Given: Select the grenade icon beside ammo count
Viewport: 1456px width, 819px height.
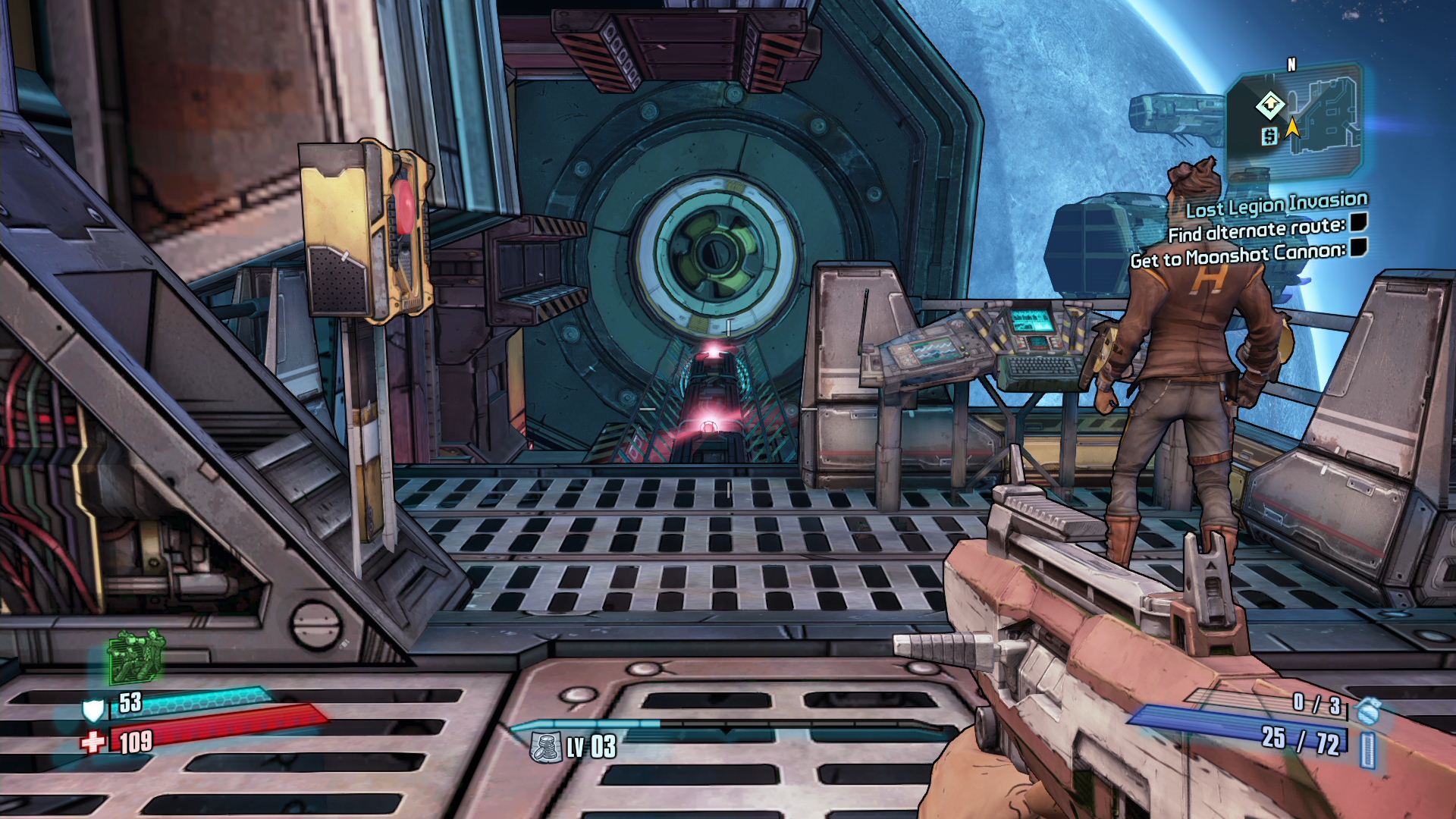Looking at the screenshot, I should (1369, 711).
